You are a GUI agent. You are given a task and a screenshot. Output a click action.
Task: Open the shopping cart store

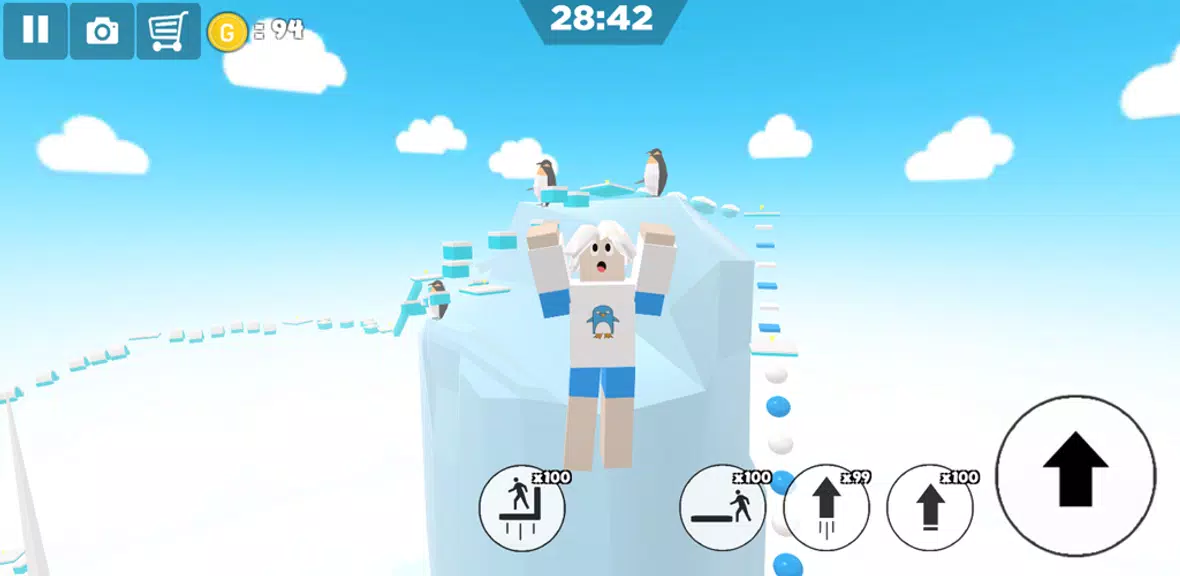(x=168, y=31)
